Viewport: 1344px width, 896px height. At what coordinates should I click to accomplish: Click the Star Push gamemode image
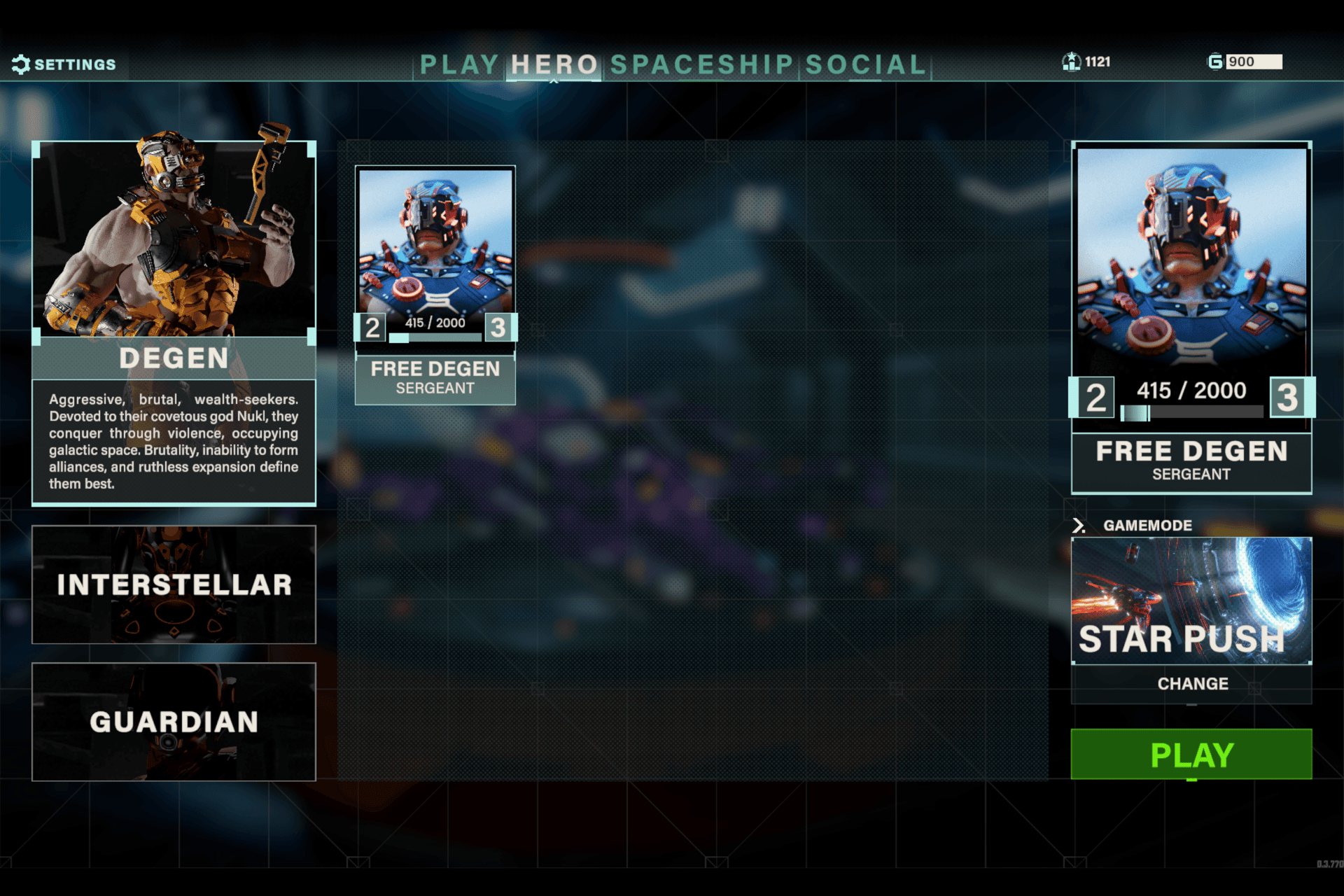click(x=1191, y=600)
